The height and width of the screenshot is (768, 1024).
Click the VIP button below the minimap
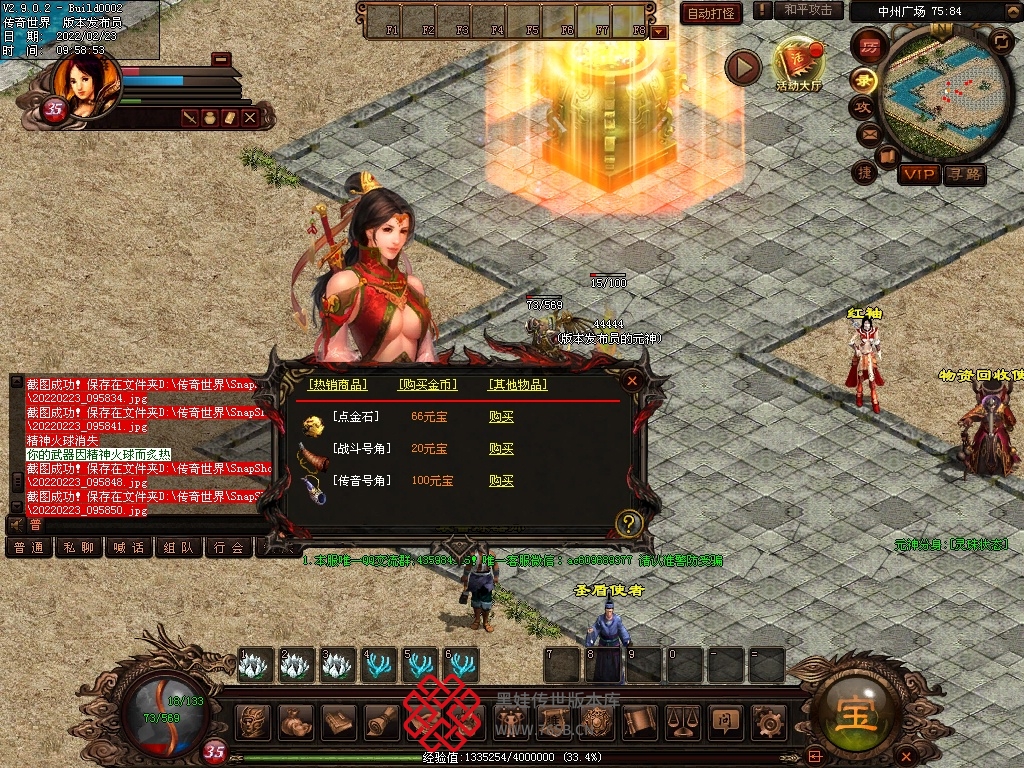pyautogui.click(x=918, y=175)
